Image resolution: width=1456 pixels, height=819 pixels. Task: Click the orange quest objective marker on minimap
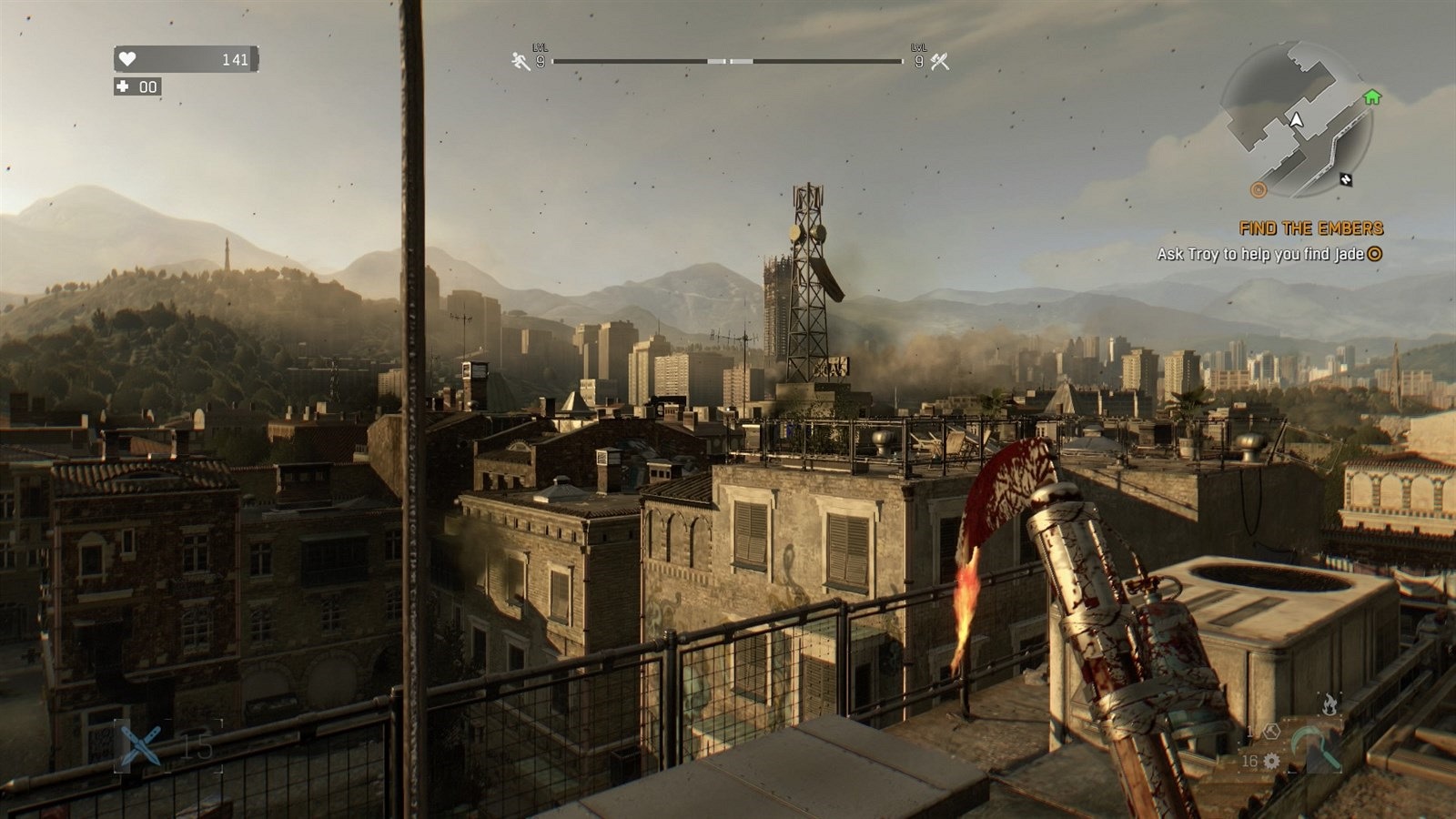[1259, 189]
